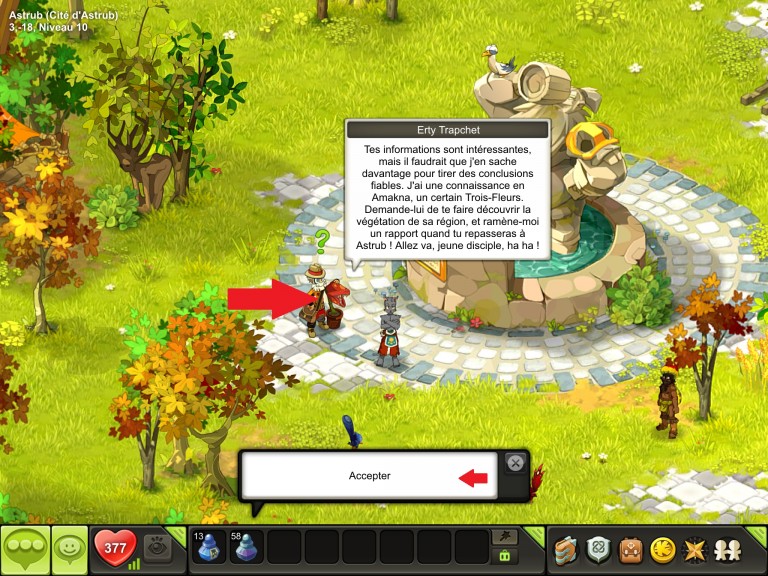Image resolution: width=768 pixels, height=576 pixels.
Task: Click the red heart health button
Action: (x=114, y=548)
